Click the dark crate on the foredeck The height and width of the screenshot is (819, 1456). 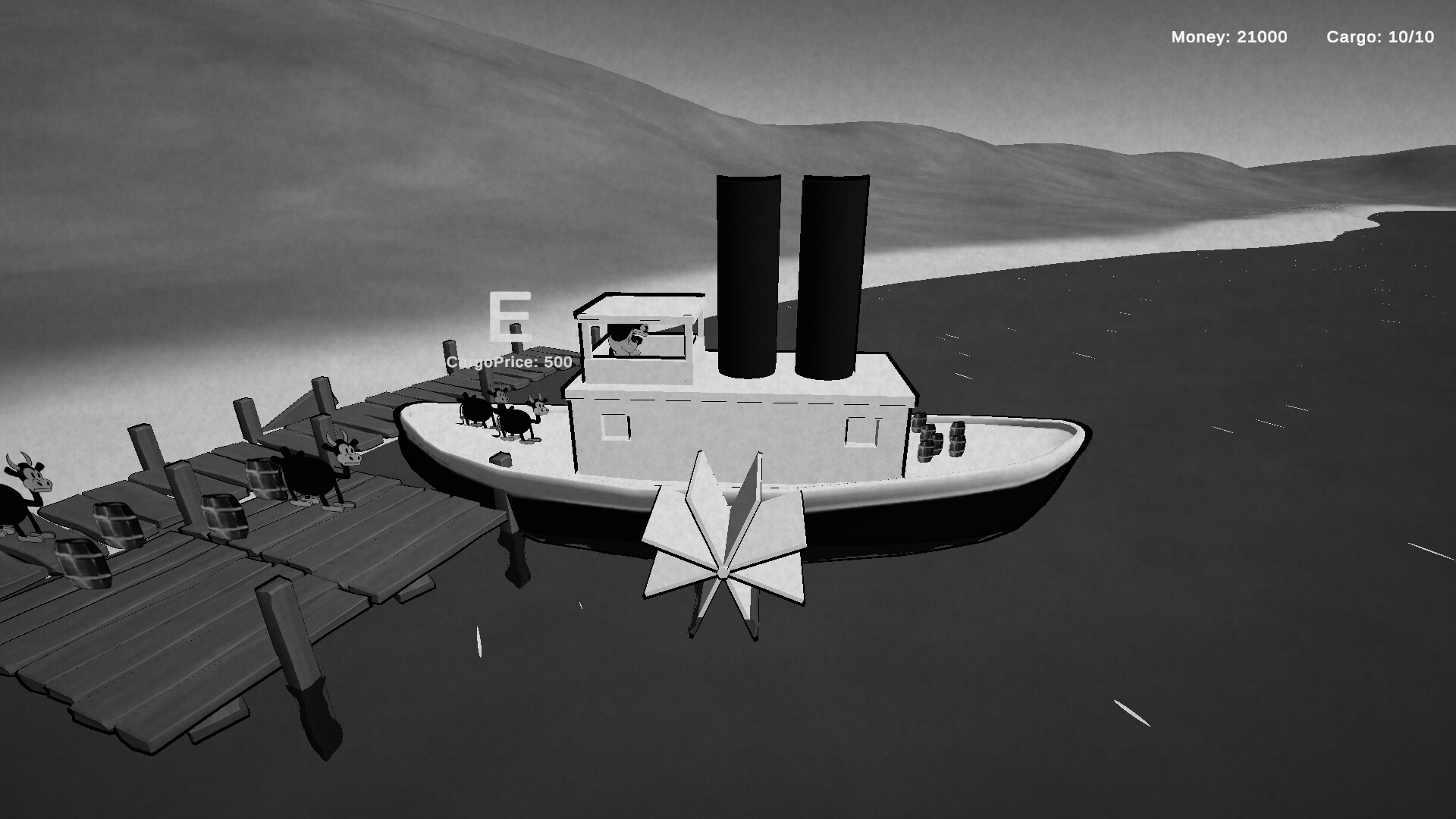499,460
